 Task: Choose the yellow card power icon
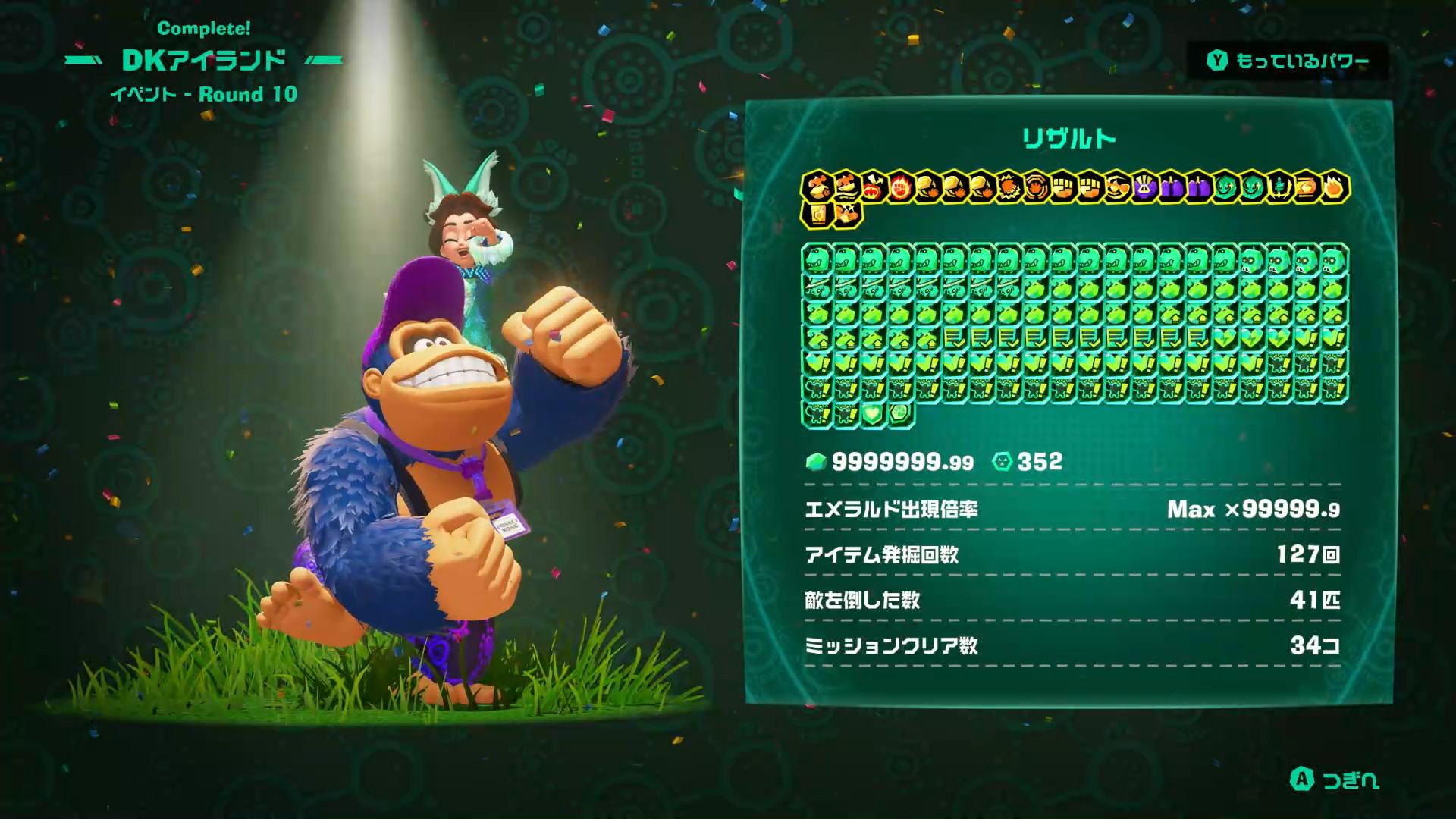817,214
